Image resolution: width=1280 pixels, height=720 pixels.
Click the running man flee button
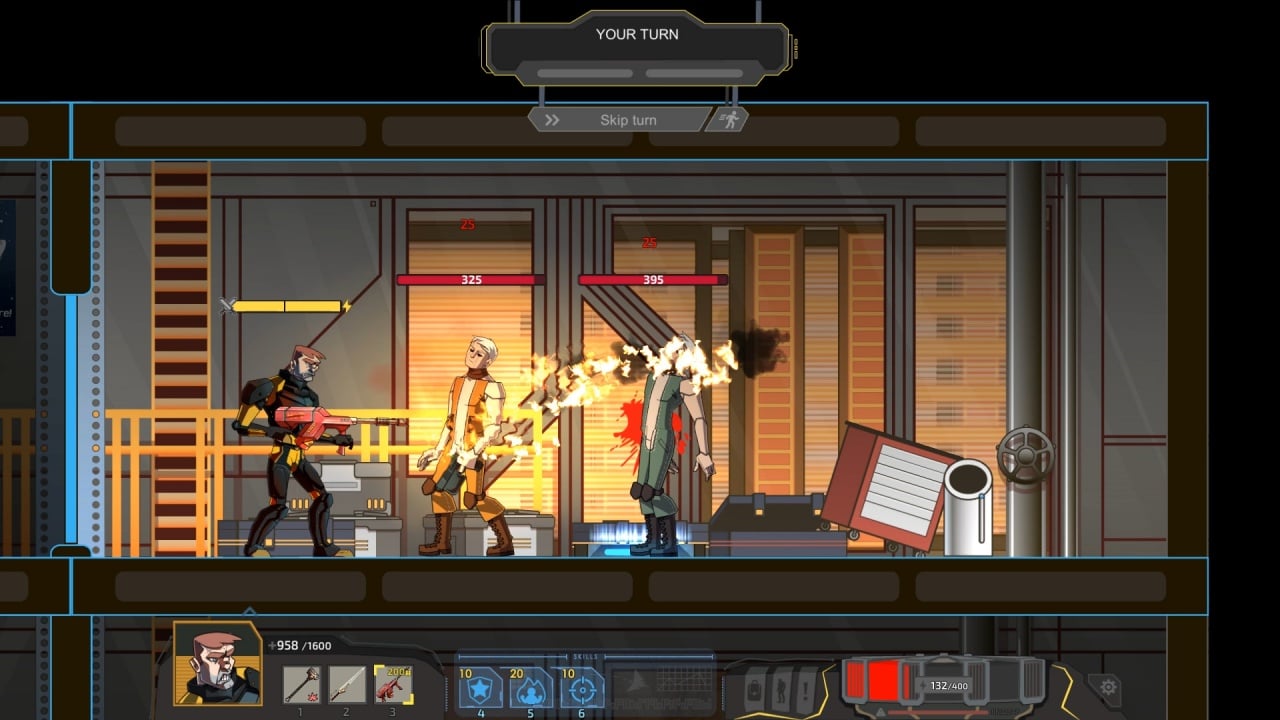(x=729, y=120)
